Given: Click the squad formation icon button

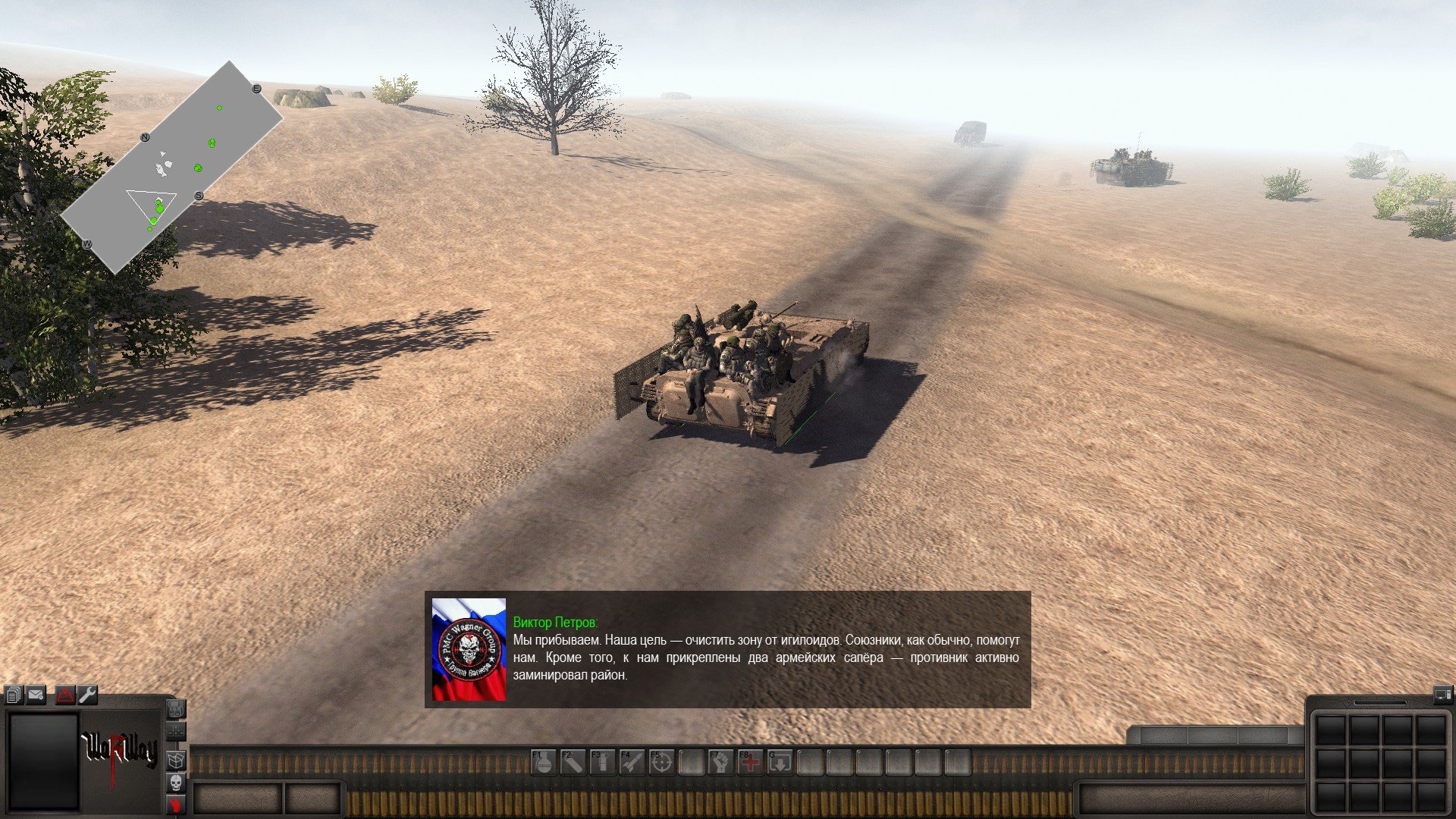Looking at the screenshot, I should coord(175,733).
